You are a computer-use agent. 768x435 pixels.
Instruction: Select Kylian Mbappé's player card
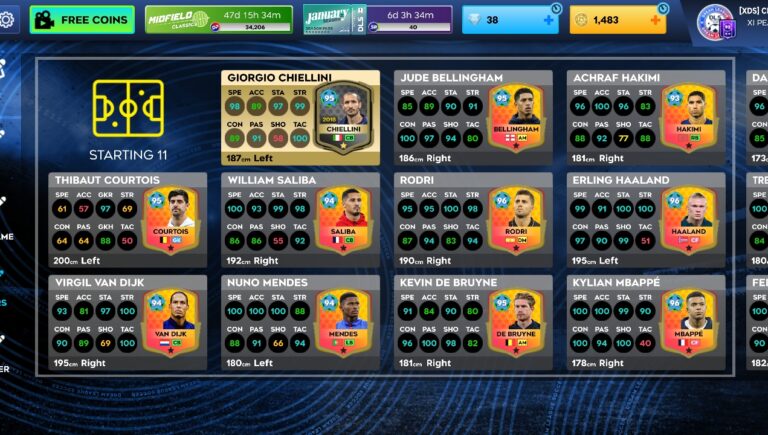[x=646, y=323]
